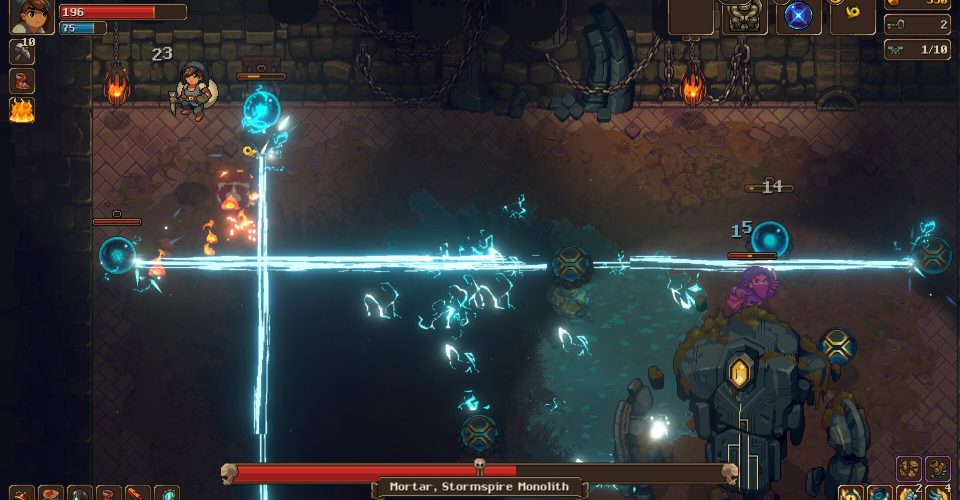Viewport: 960px width, 500px height.
Task: Select the golden horn item slot
Action: point(852,14)
